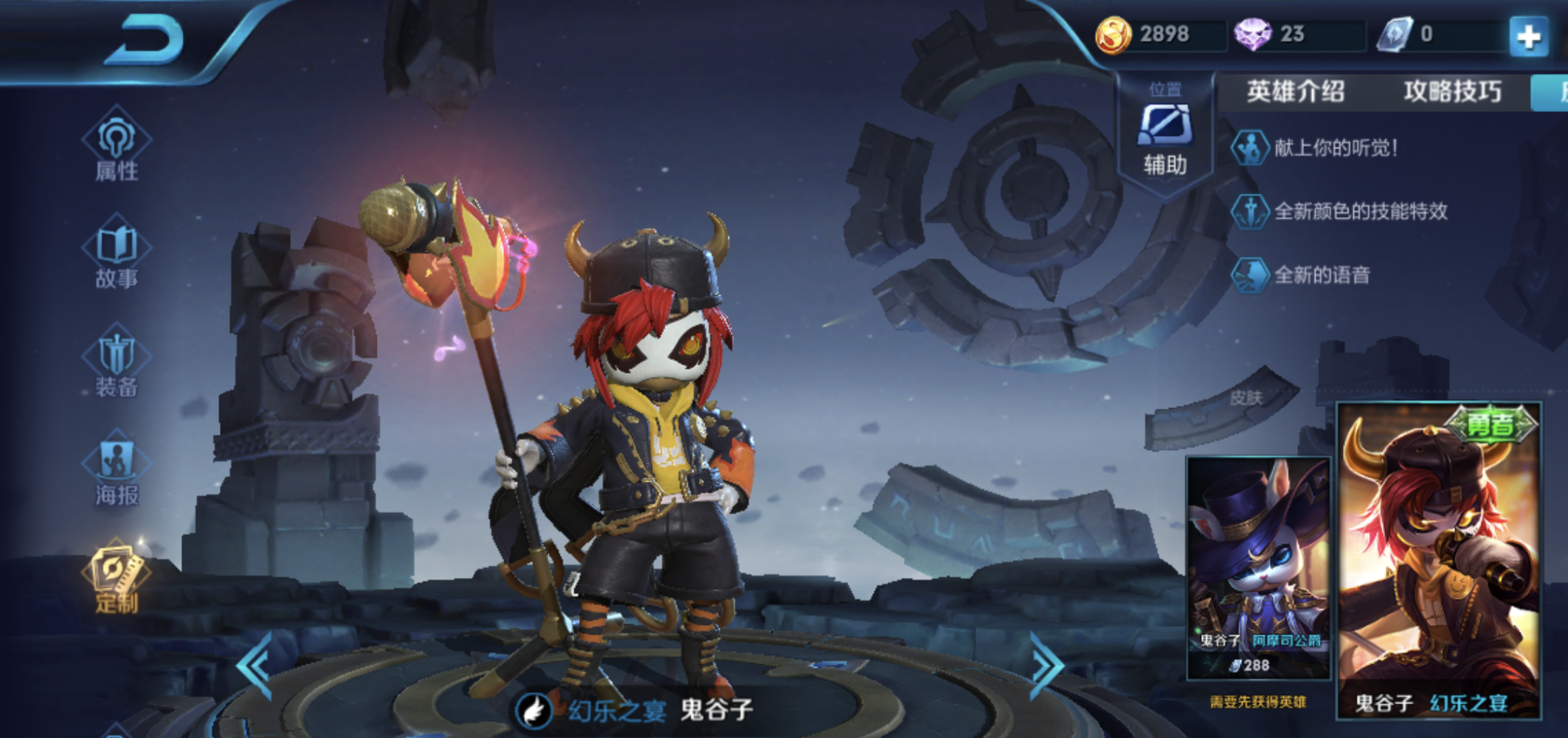The height and width of the screenshot is (738, 1568).
Task: Show the previous hero with left arrow
Action: coord(256,665)
